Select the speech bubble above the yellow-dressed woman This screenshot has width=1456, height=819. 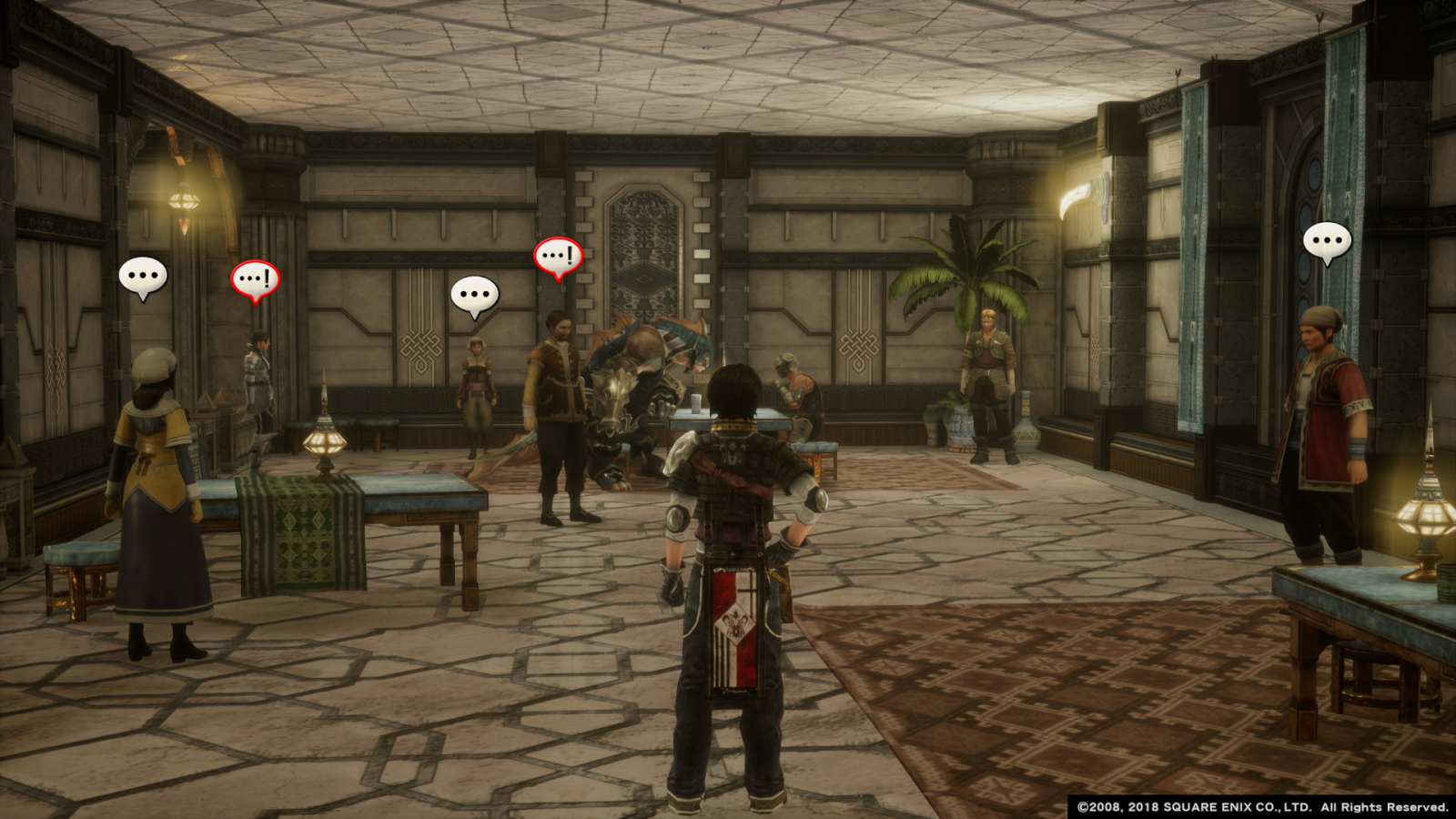143,276
